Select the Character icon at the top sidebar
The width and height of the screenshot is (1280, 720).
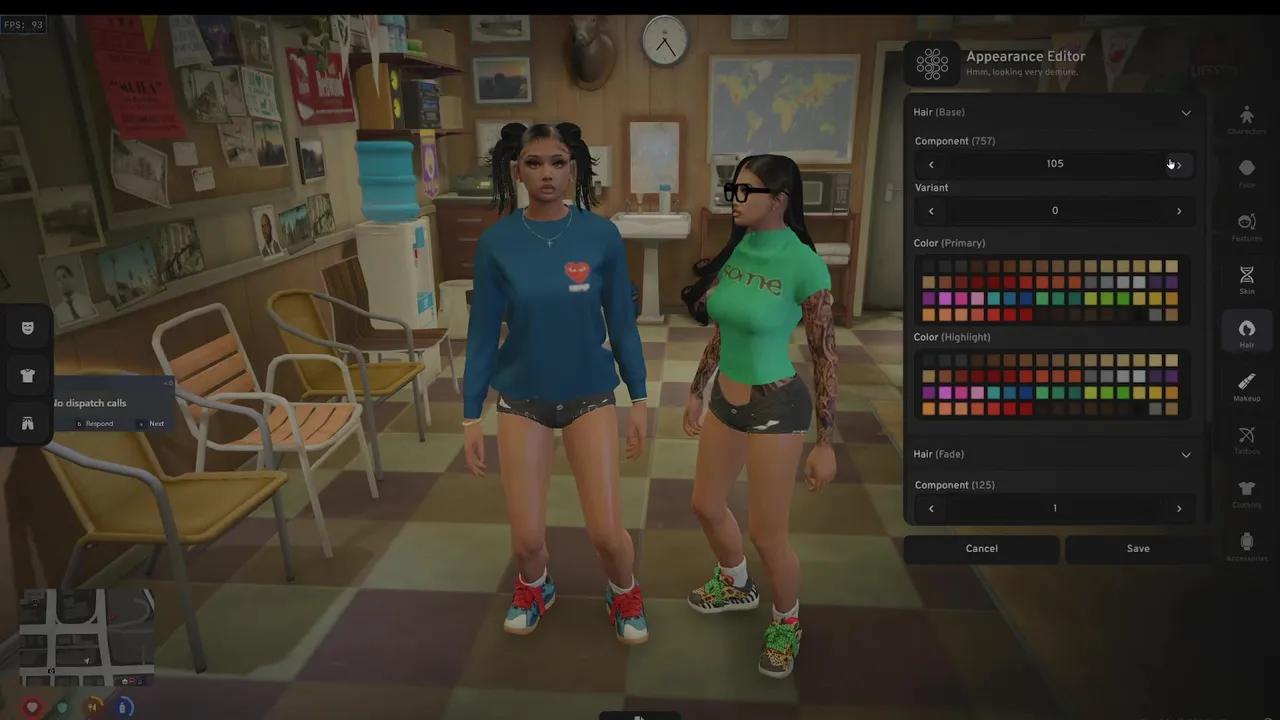(1247, 118)
